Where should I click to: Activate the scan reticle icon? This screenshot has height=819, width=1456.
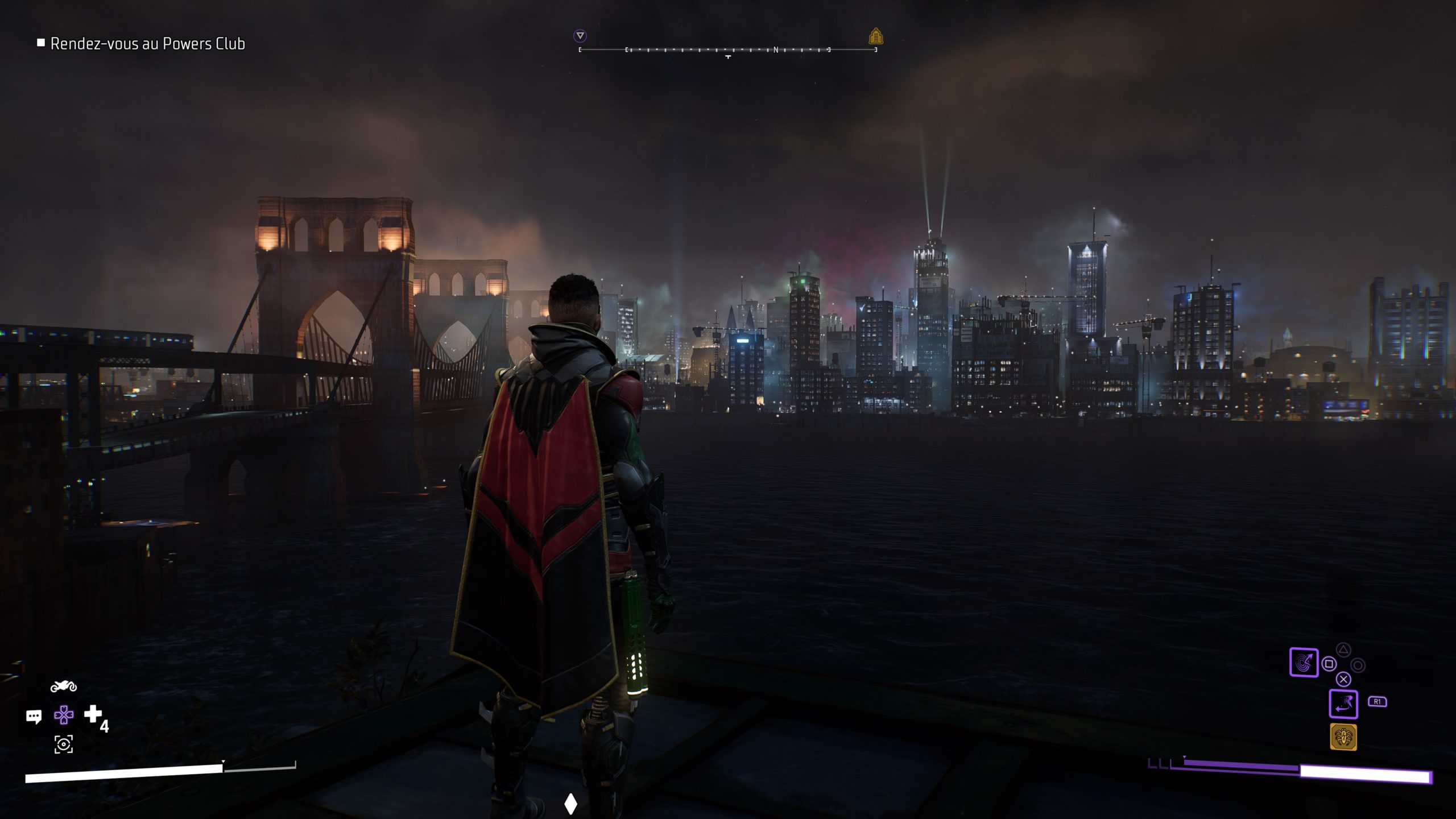(x=64, y=744)
